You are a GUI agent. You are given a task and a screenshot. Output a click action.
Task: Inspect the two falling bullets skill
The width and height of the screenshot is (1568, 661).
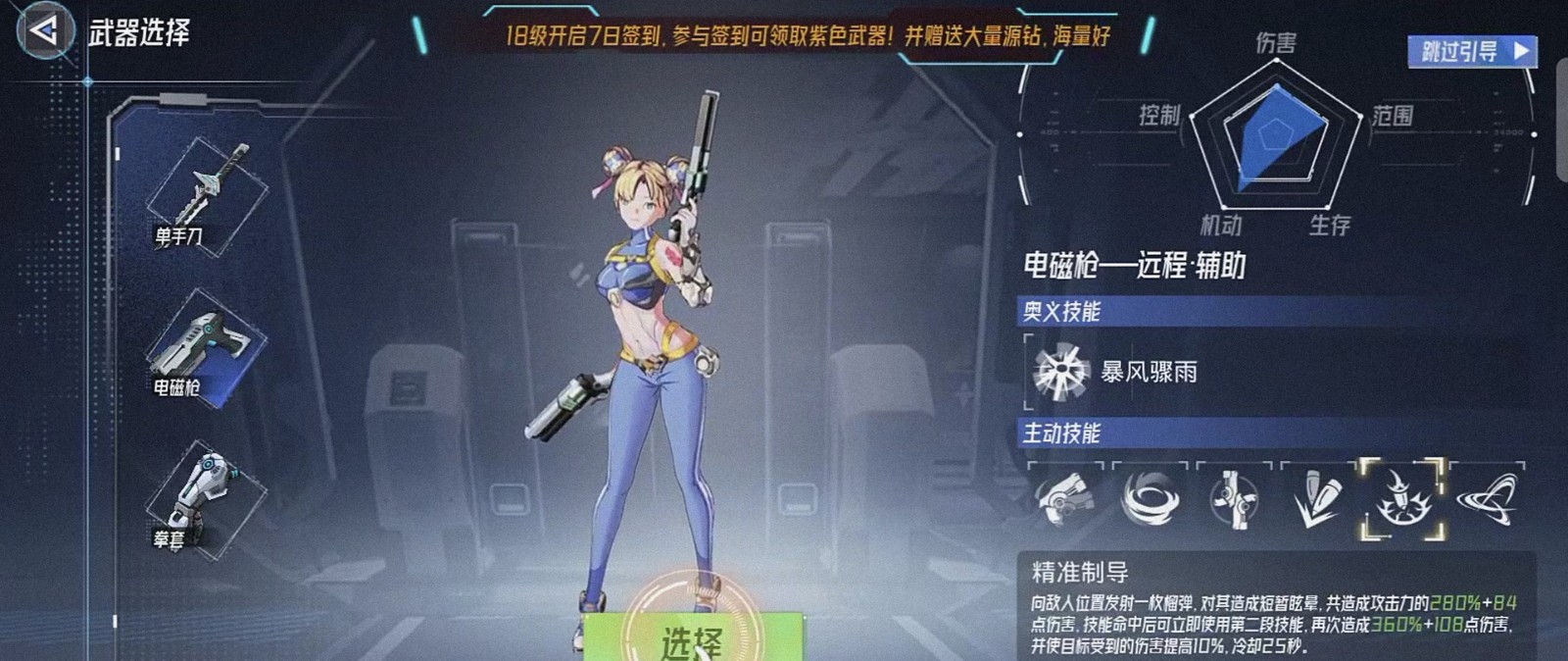1316,498
